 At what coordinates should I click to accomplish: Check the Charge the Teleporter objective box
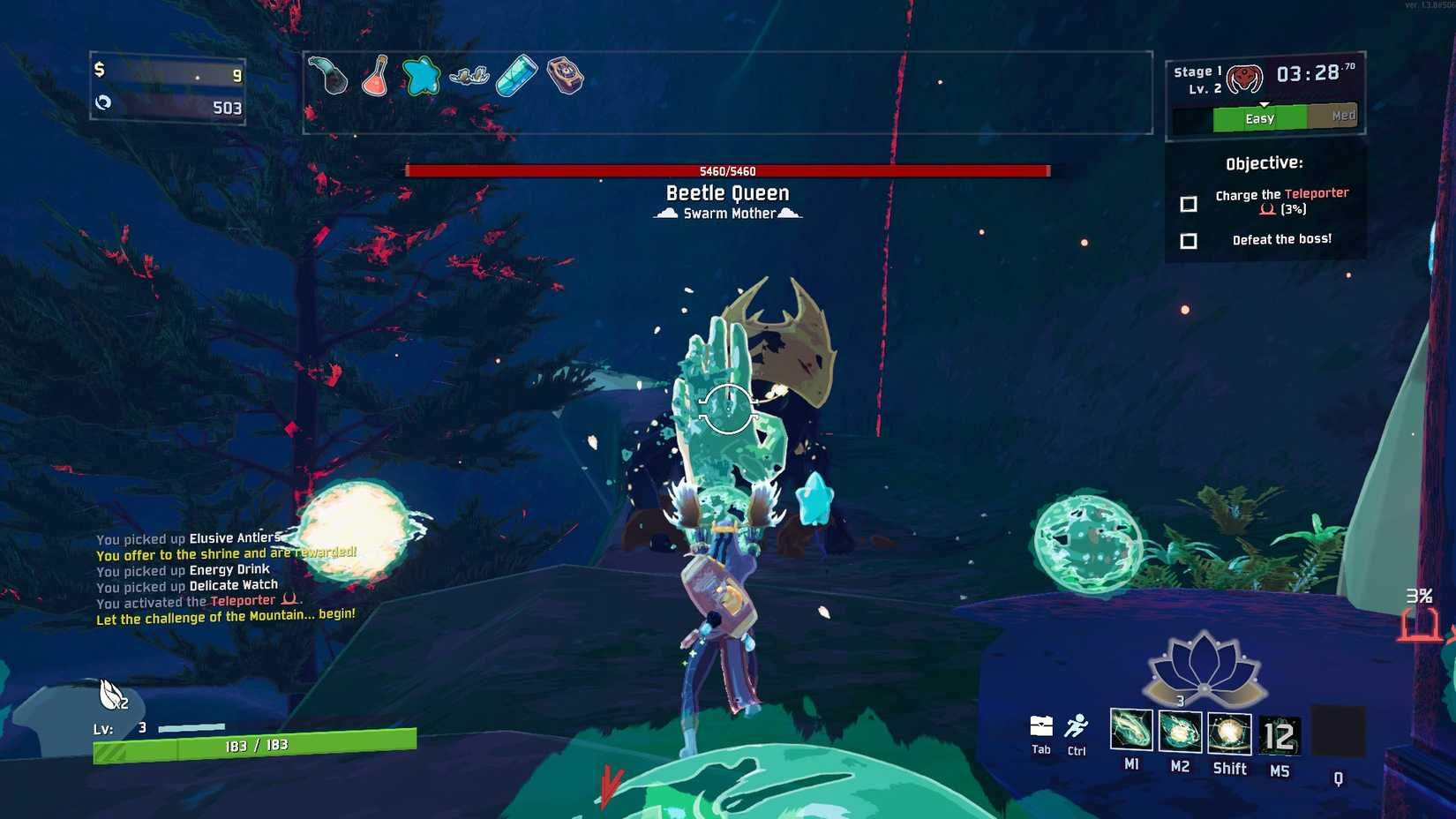click(1189, 202)
